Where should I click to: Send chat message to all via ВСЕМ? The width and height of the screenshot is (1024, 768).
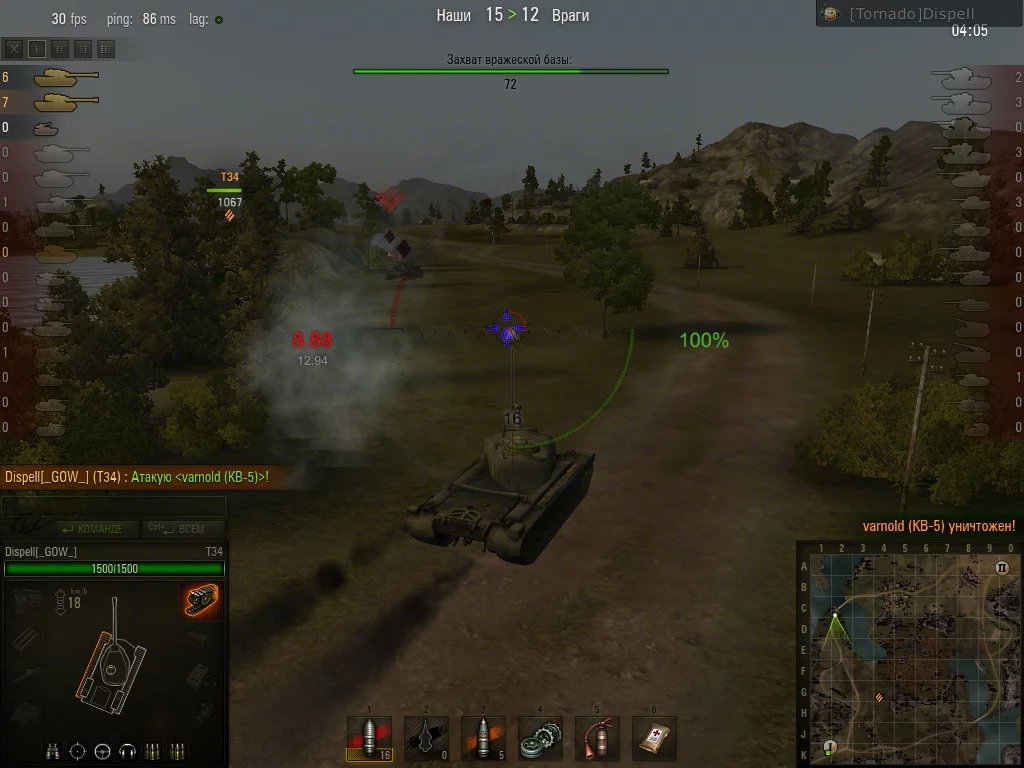click(178, 529)
